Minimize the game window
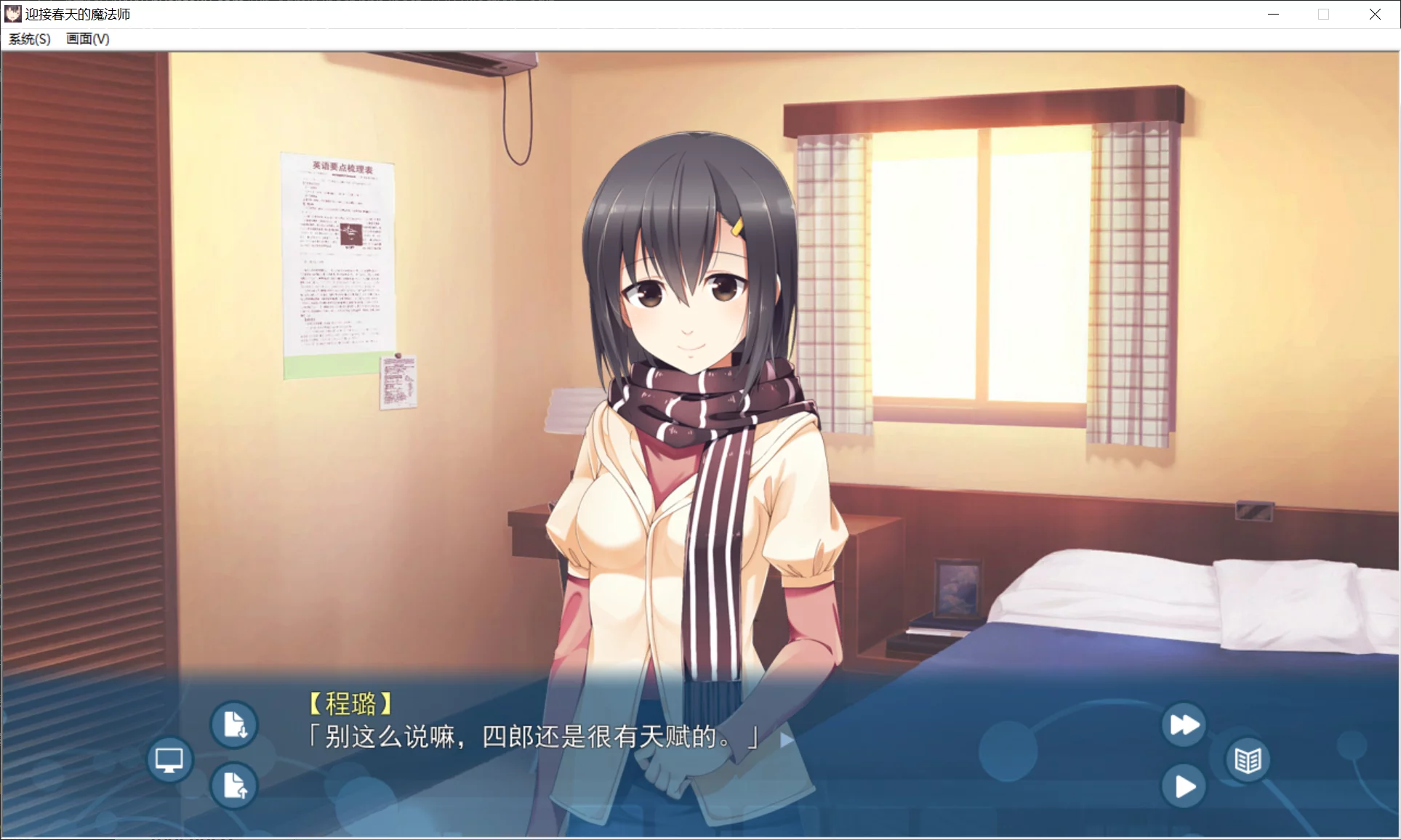This screenshot has height=840, width=1401. pyautogui.click(x=1273, y=14)
